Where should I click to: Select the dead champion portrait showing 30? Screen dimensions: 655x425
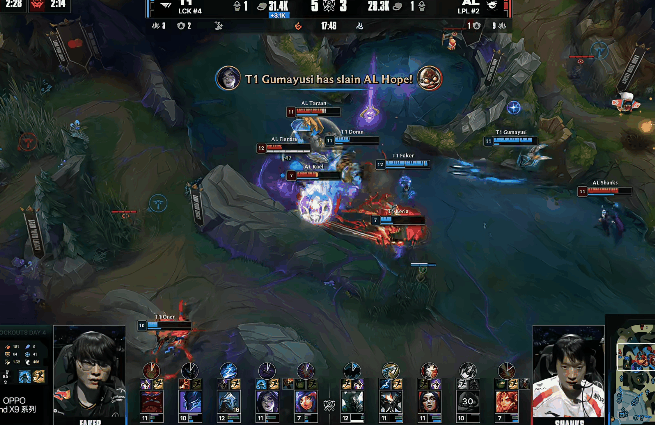click(x=467, y=400)
